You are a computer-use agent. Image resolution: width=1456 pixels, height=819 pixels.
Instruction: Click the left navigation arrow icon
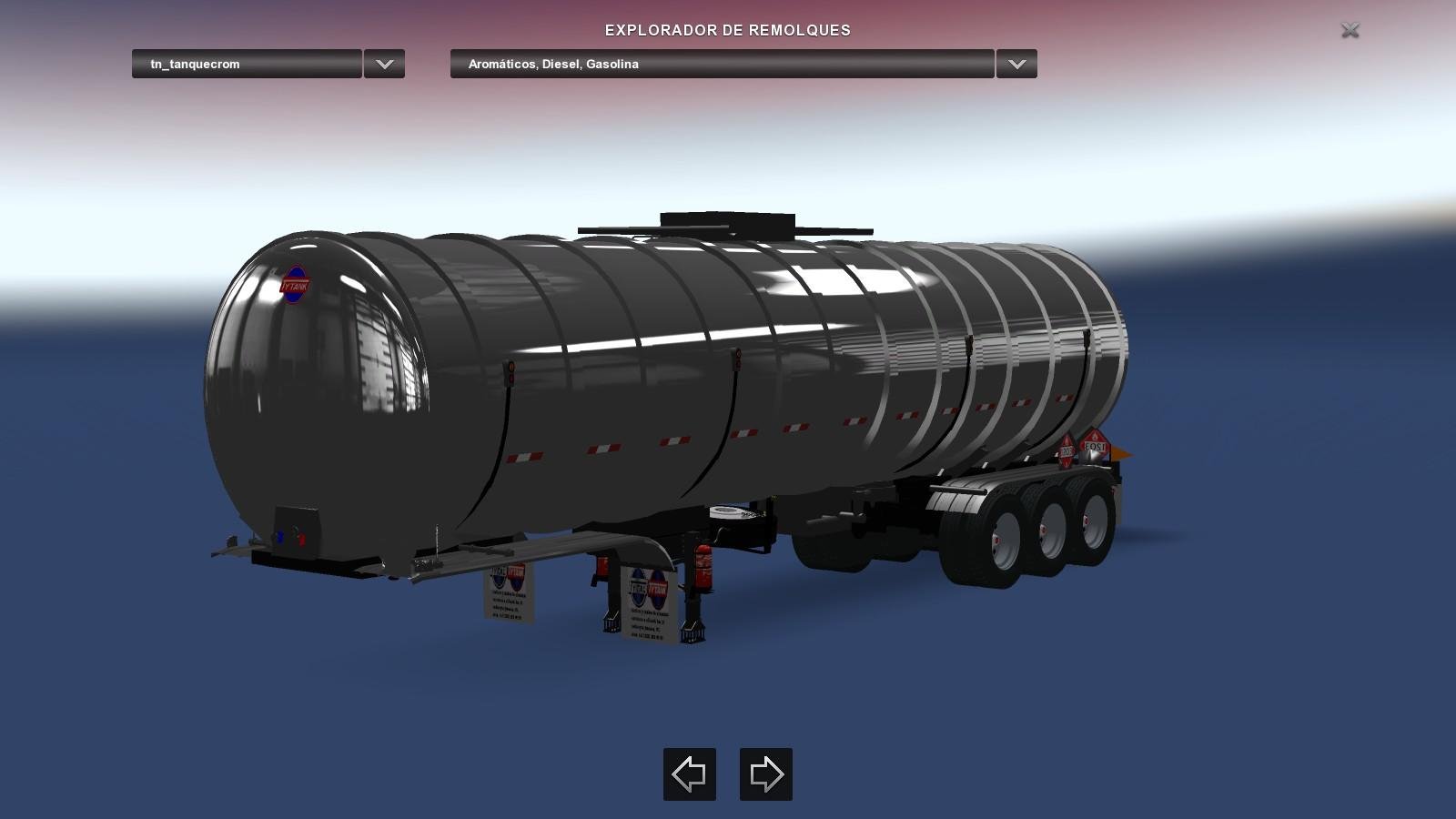coord(689,774)
